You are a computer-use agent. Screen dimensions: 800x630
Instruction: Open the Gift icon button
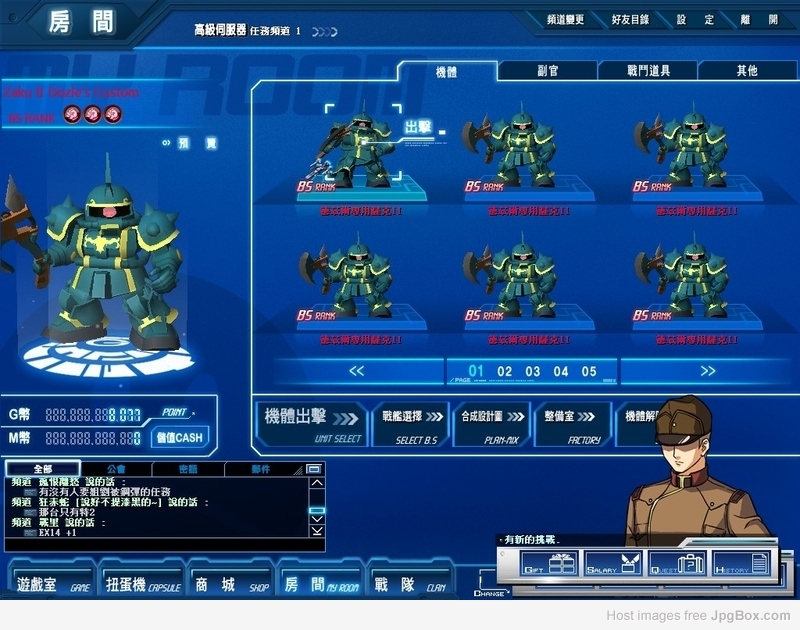click(548, 566)
